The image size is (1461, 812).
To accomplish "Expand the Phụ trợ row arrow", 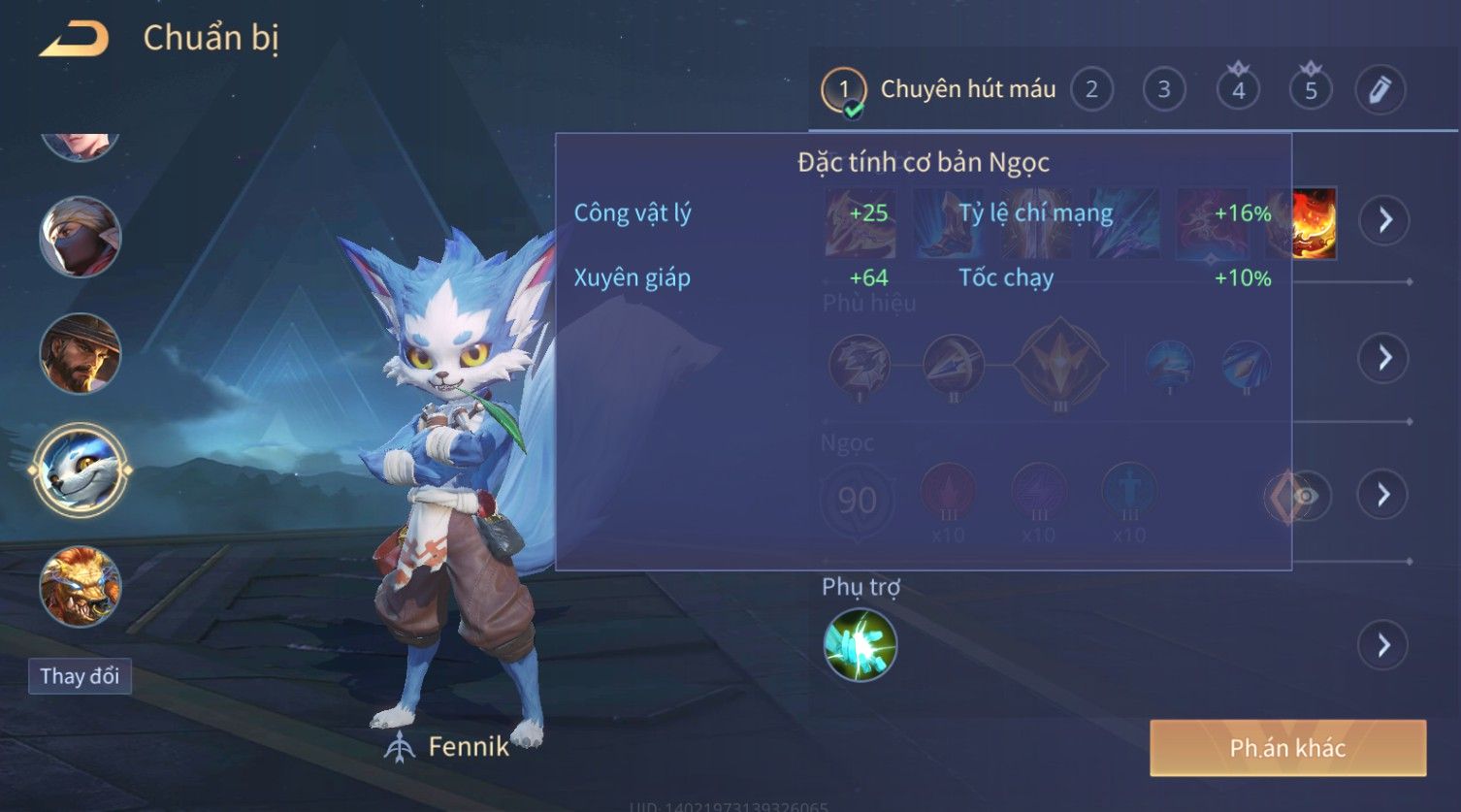I will pos(1383,645).
